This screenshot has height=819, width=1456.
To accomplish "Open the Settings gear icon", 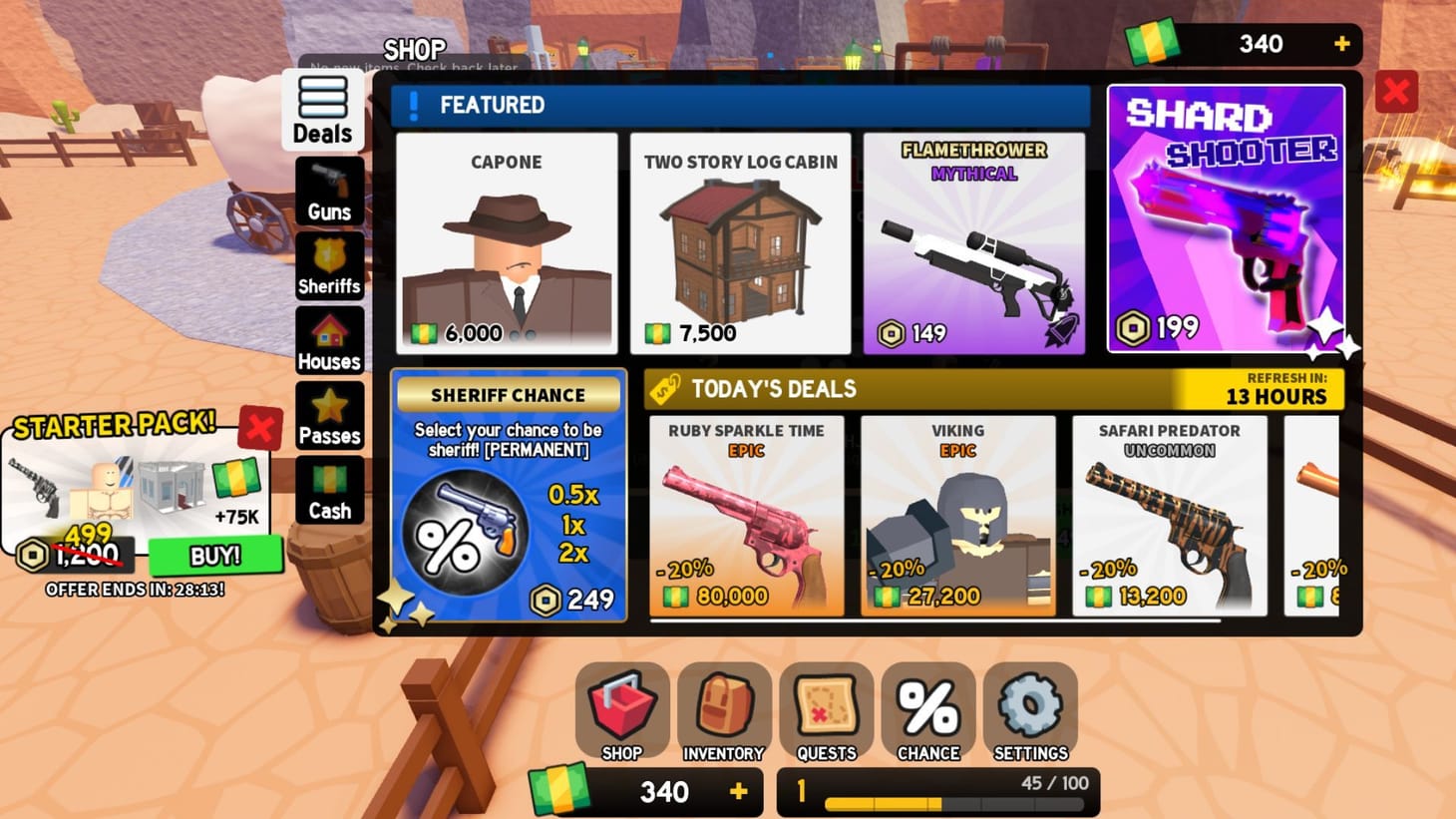I will click(x=1031, y=710).
